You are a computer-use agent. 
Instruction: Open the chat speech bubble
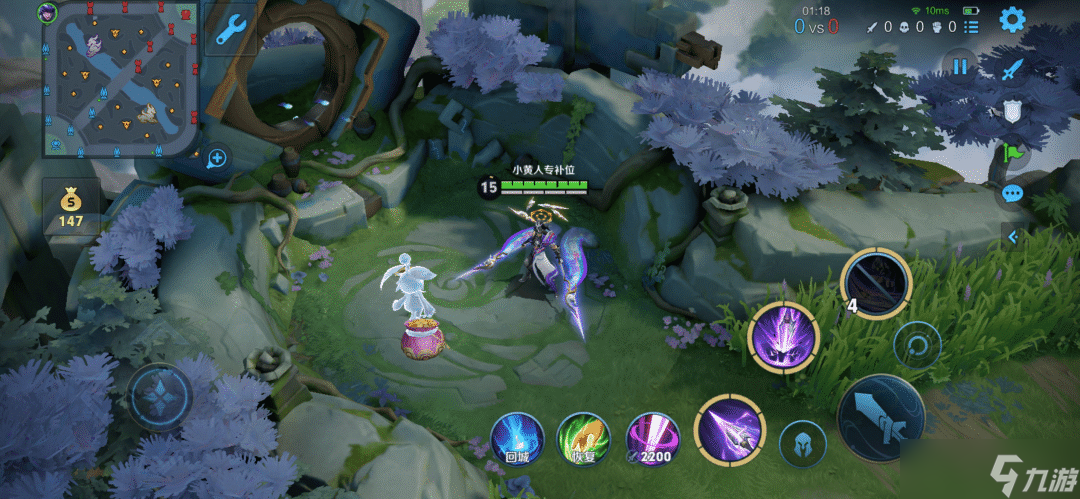coord(1012,194)
